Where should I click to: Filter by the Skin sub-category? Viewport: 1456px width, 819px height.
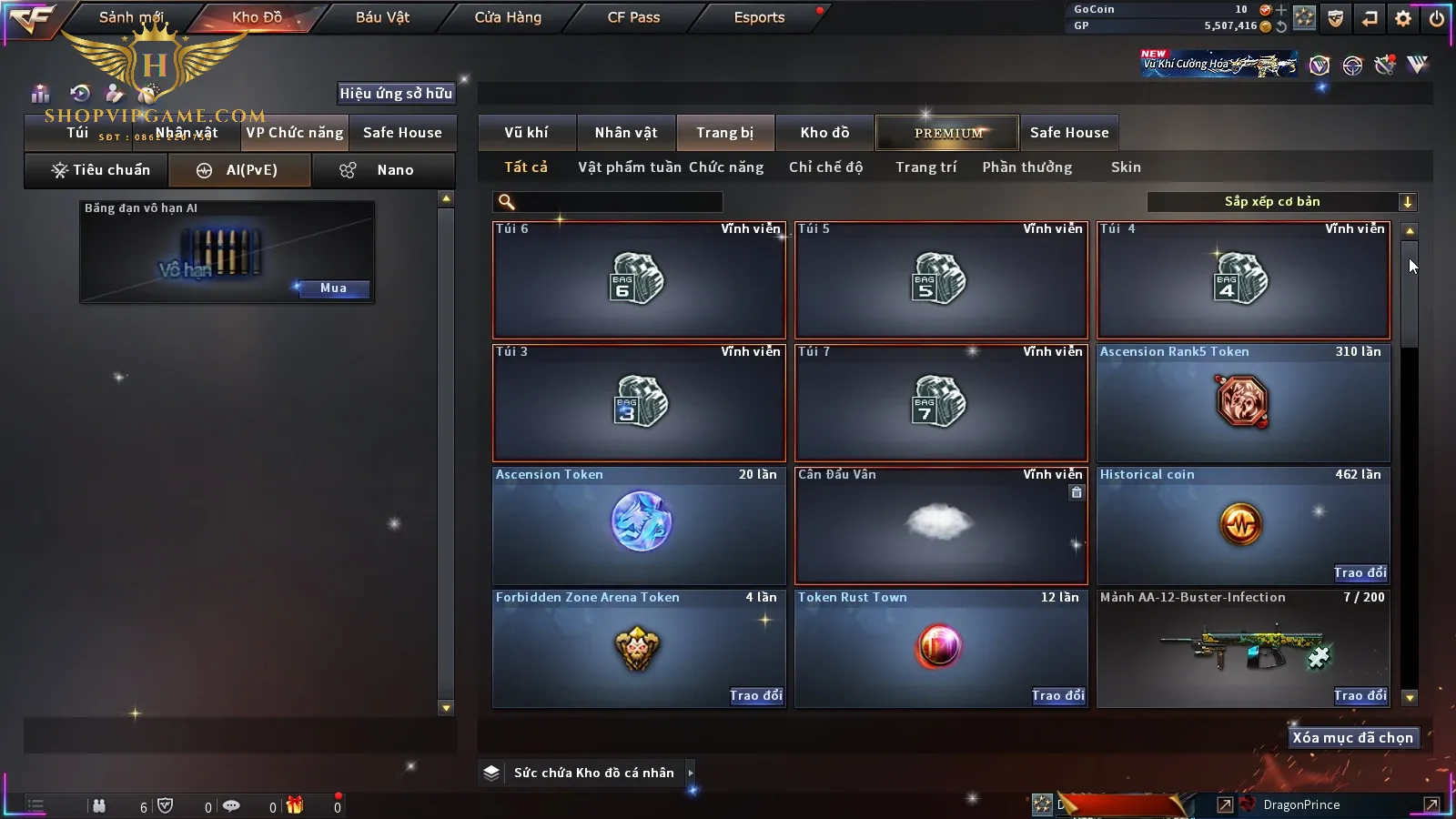[x=1126, y=167]
